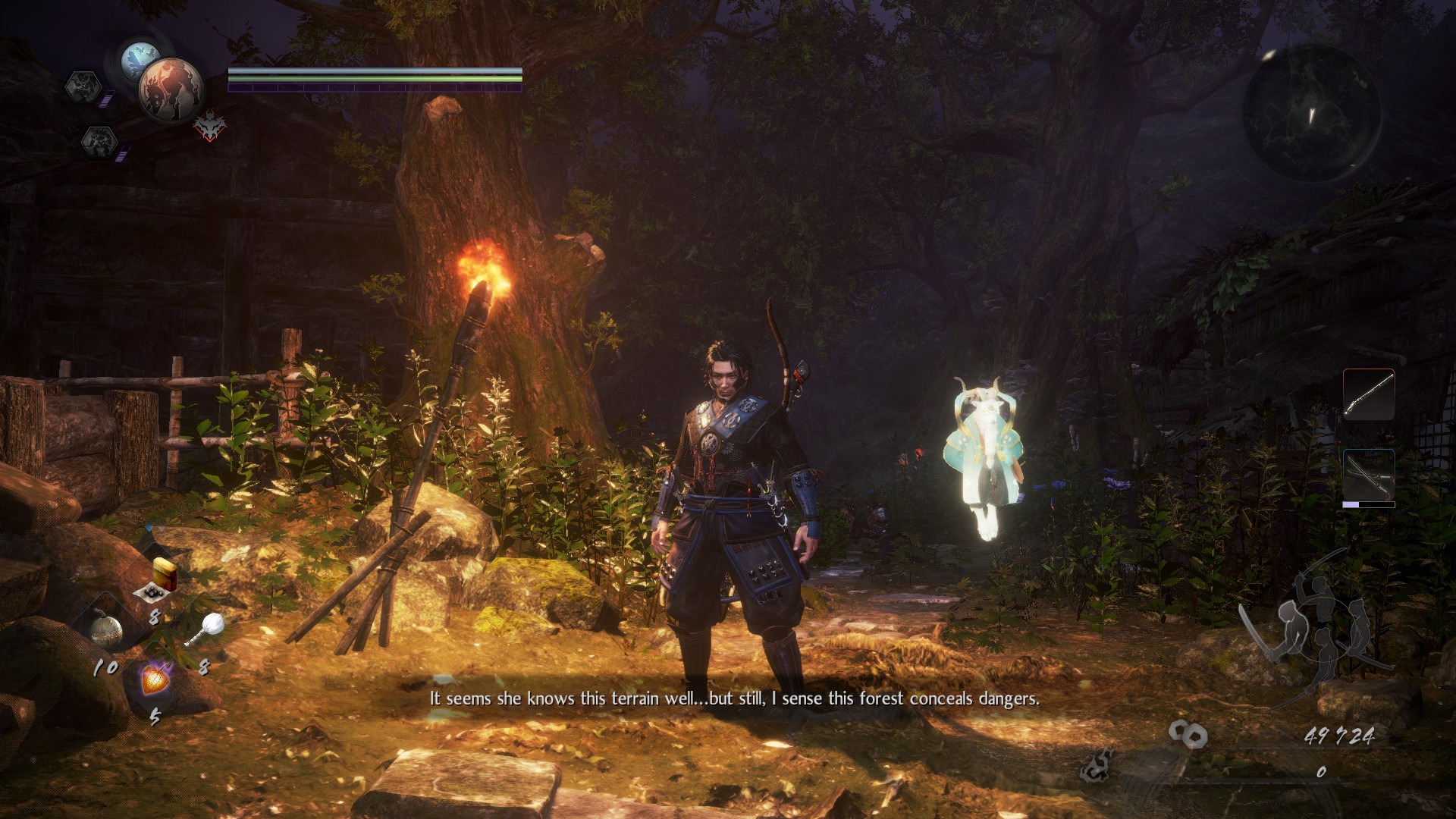This screenshot has width=1456, height=819.
Task: Switch to the blue bird guardian spirit
Action: click(x=140, y=59)
